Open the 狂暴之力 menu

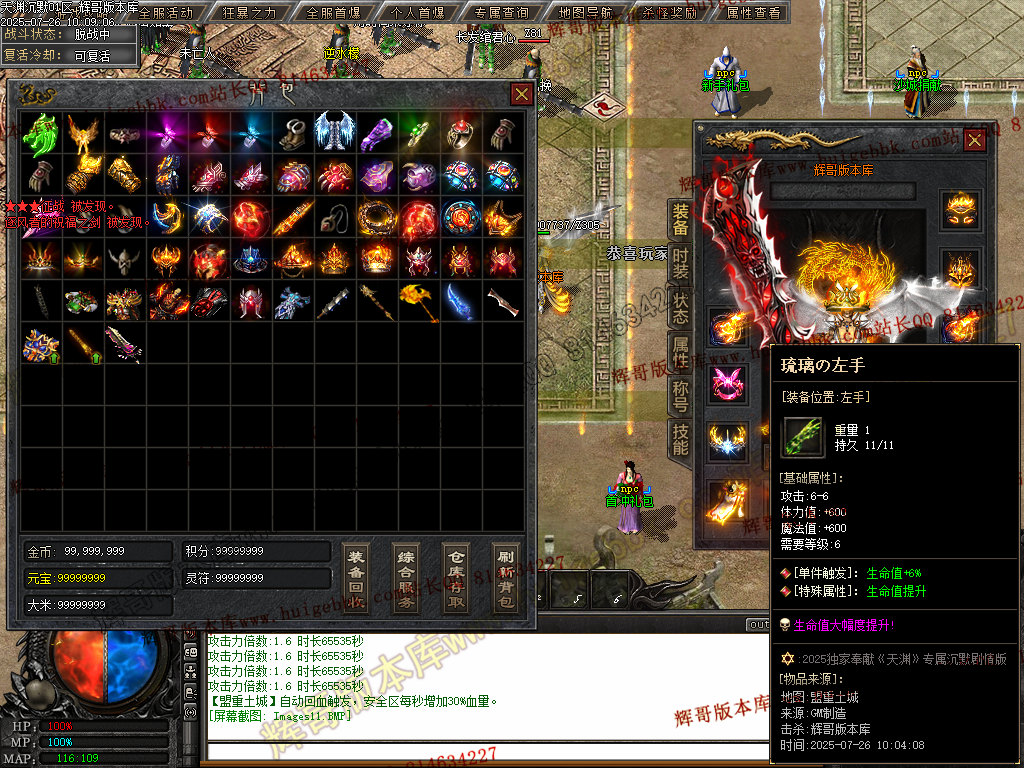pos(250,13)
